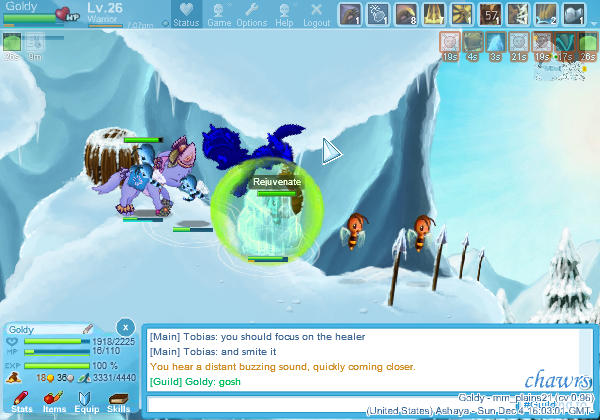Log out using the Logout button
Screen dimensions: 600x420
click(316, 15)
